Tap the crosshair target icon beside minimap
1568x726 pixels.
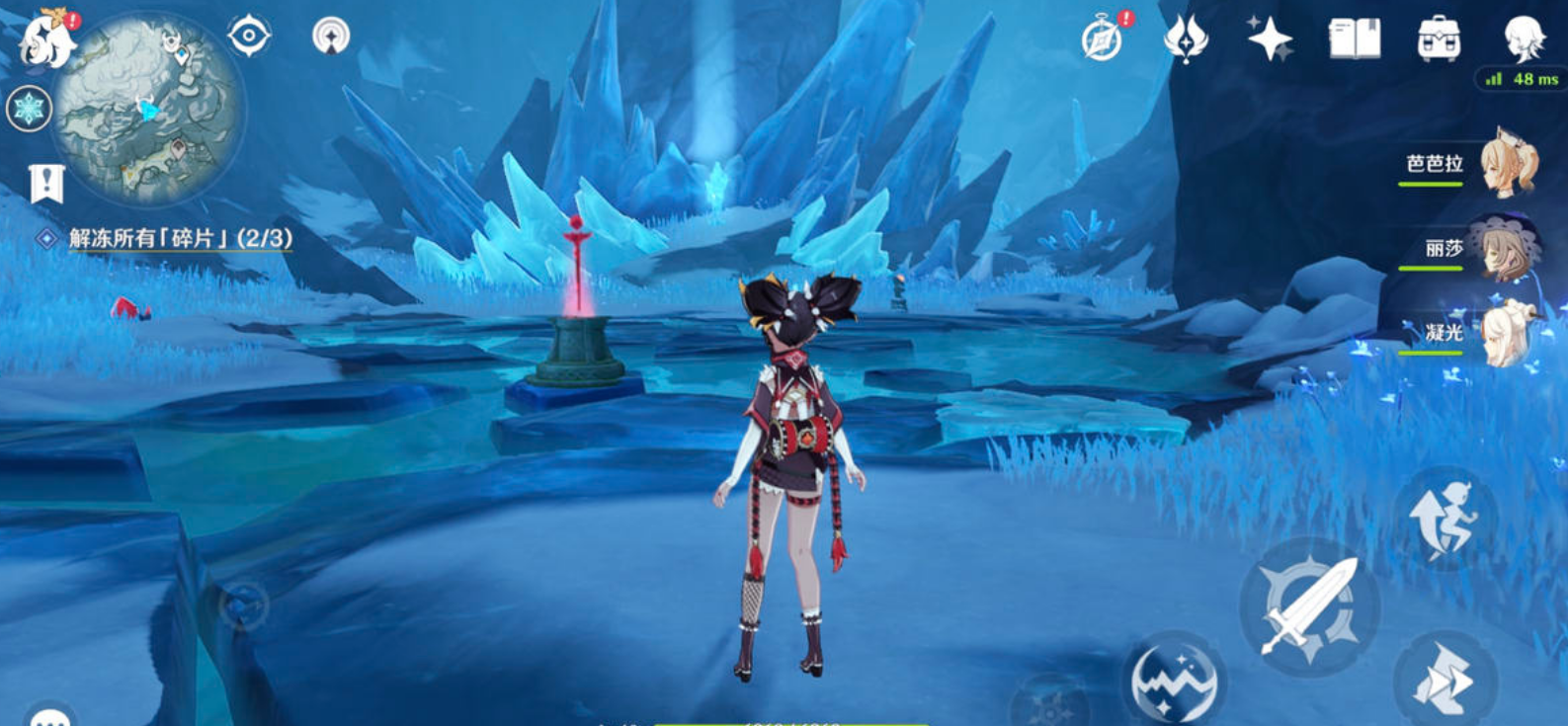tap(249, 37)
